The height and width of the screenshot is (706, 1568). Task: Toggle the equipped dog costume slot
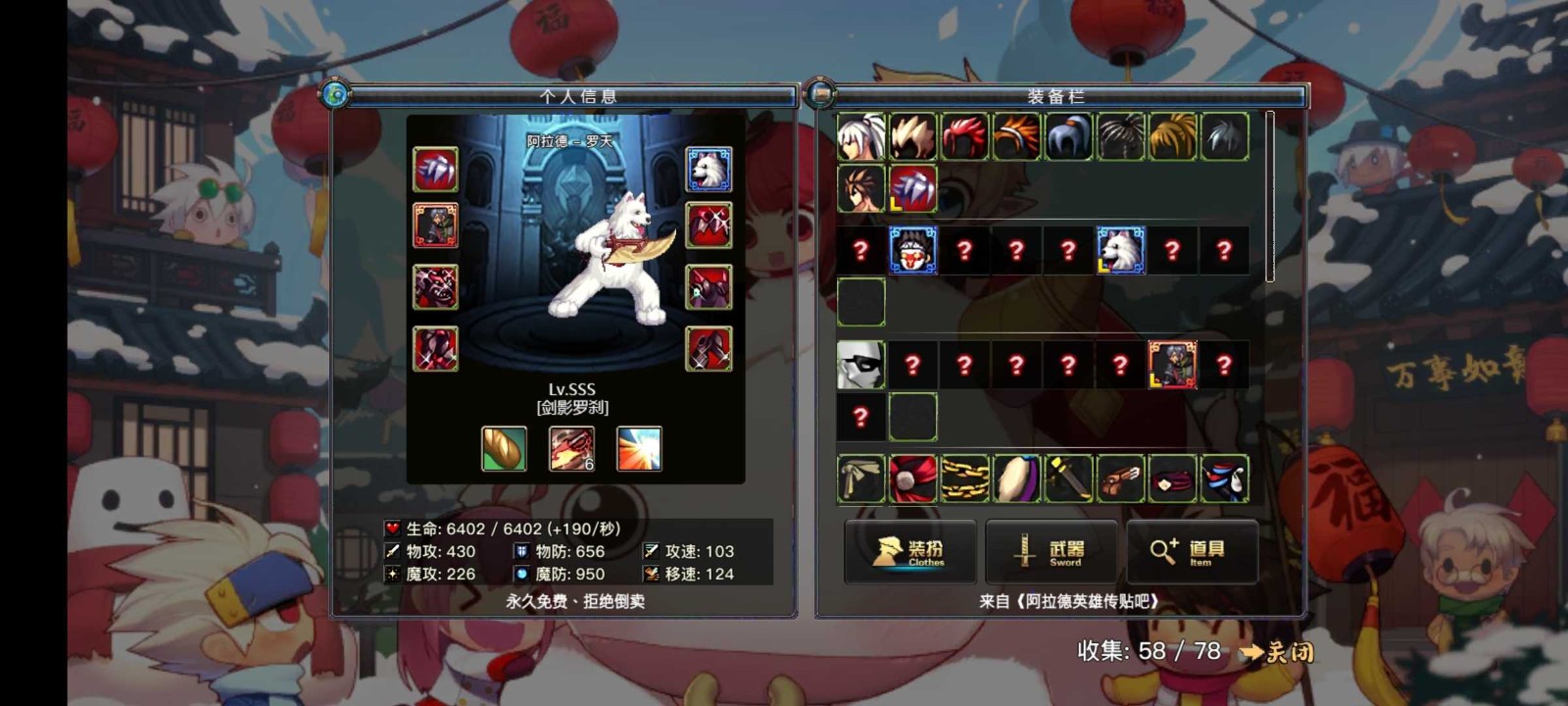pos(709,169)
